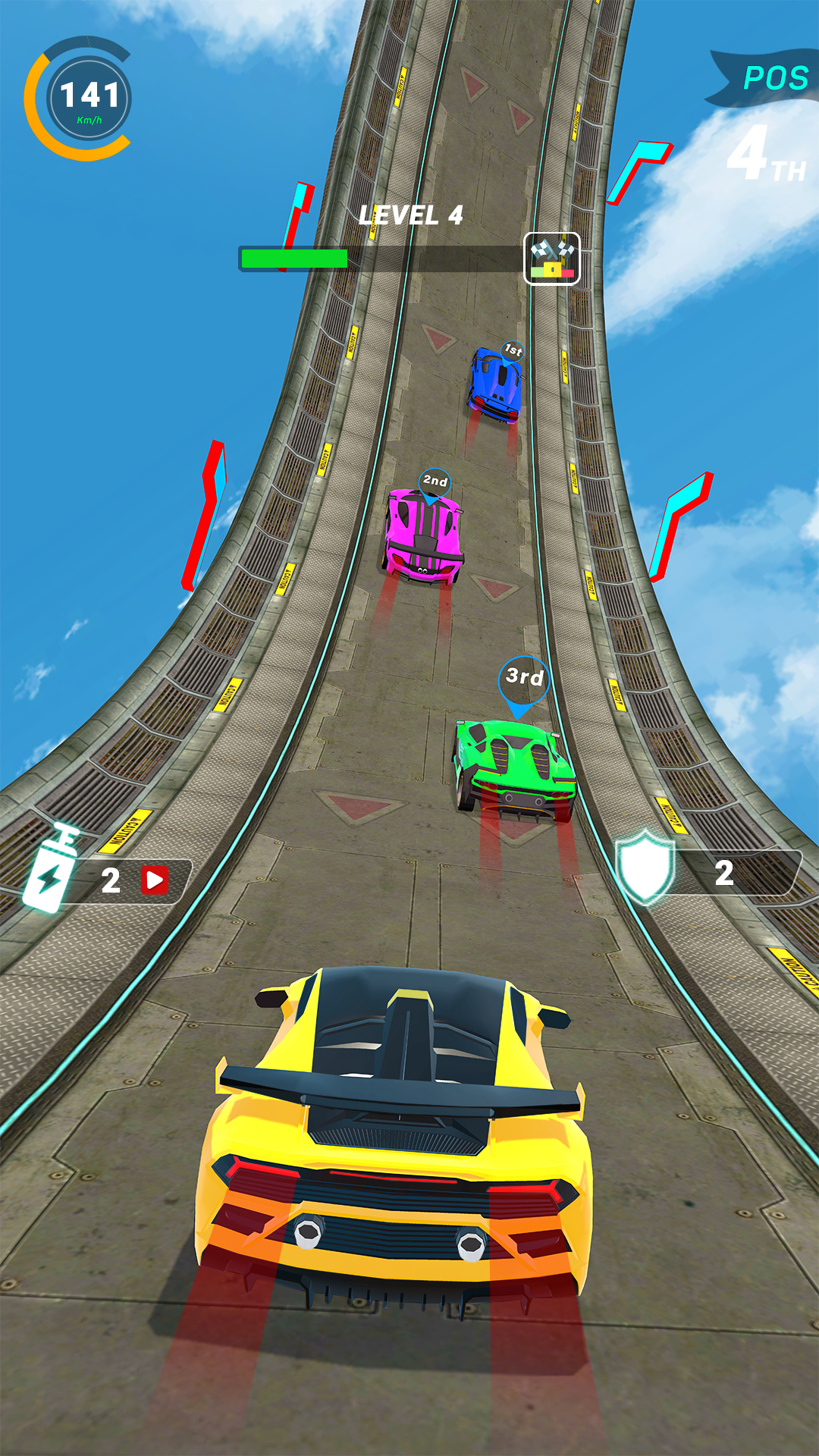
Task: Tap the red video ad button
Action: [155, 880]
